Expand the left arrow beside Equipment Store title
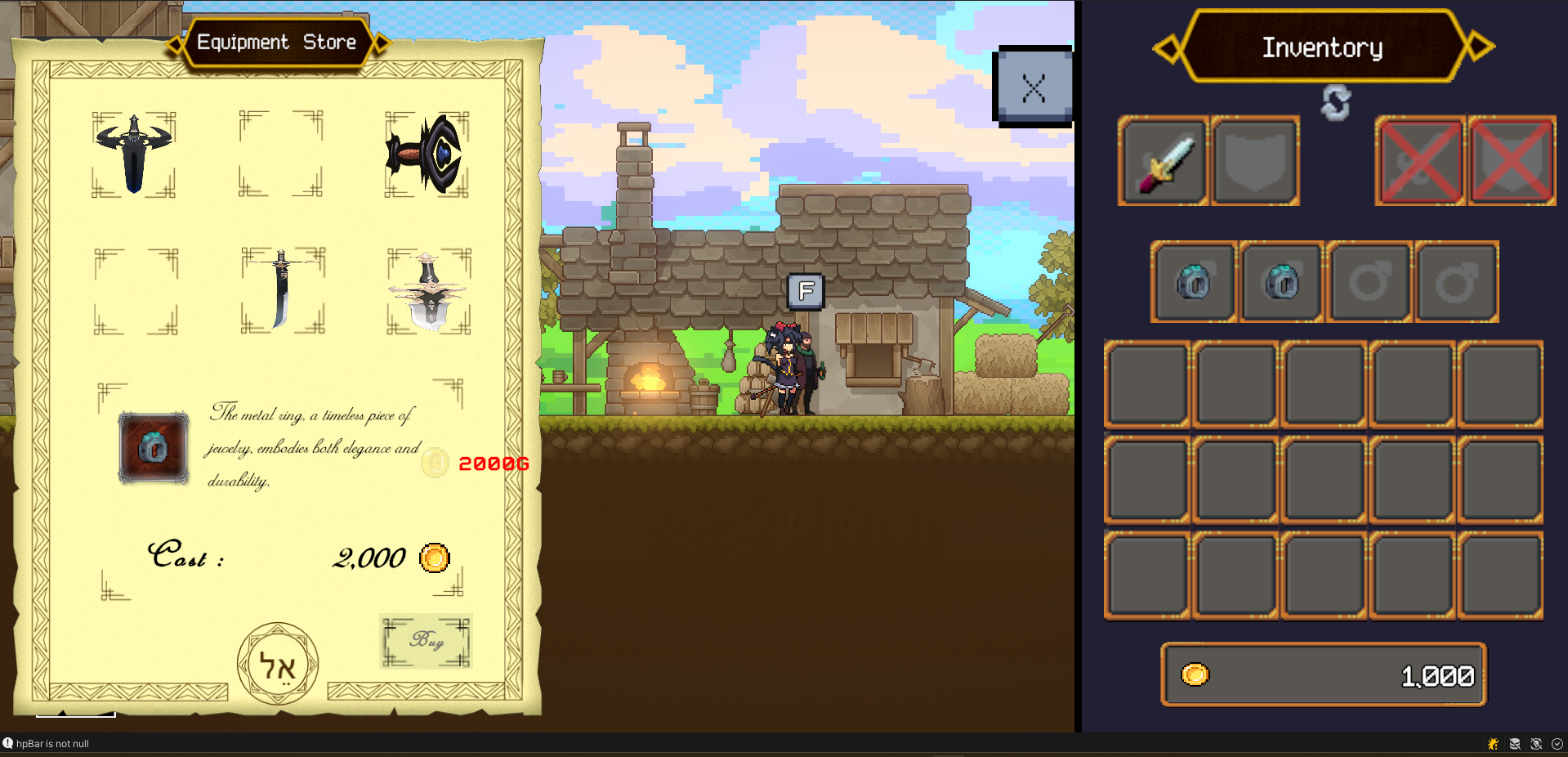 [177, 42]
